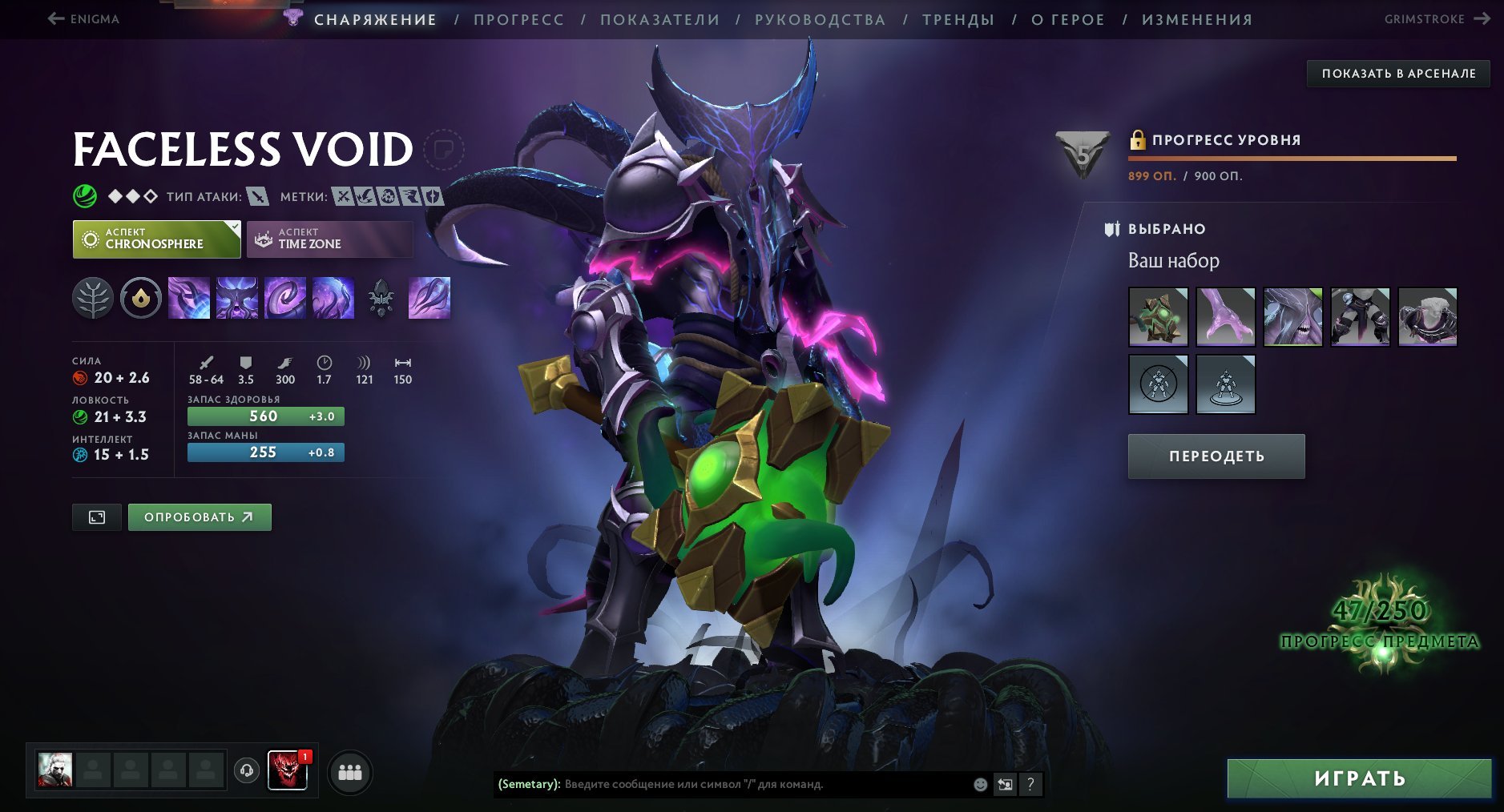The height and width of the screenshot is (812, 1504).
Task: View the innate ability droplet icon
Action: [140, 298]
